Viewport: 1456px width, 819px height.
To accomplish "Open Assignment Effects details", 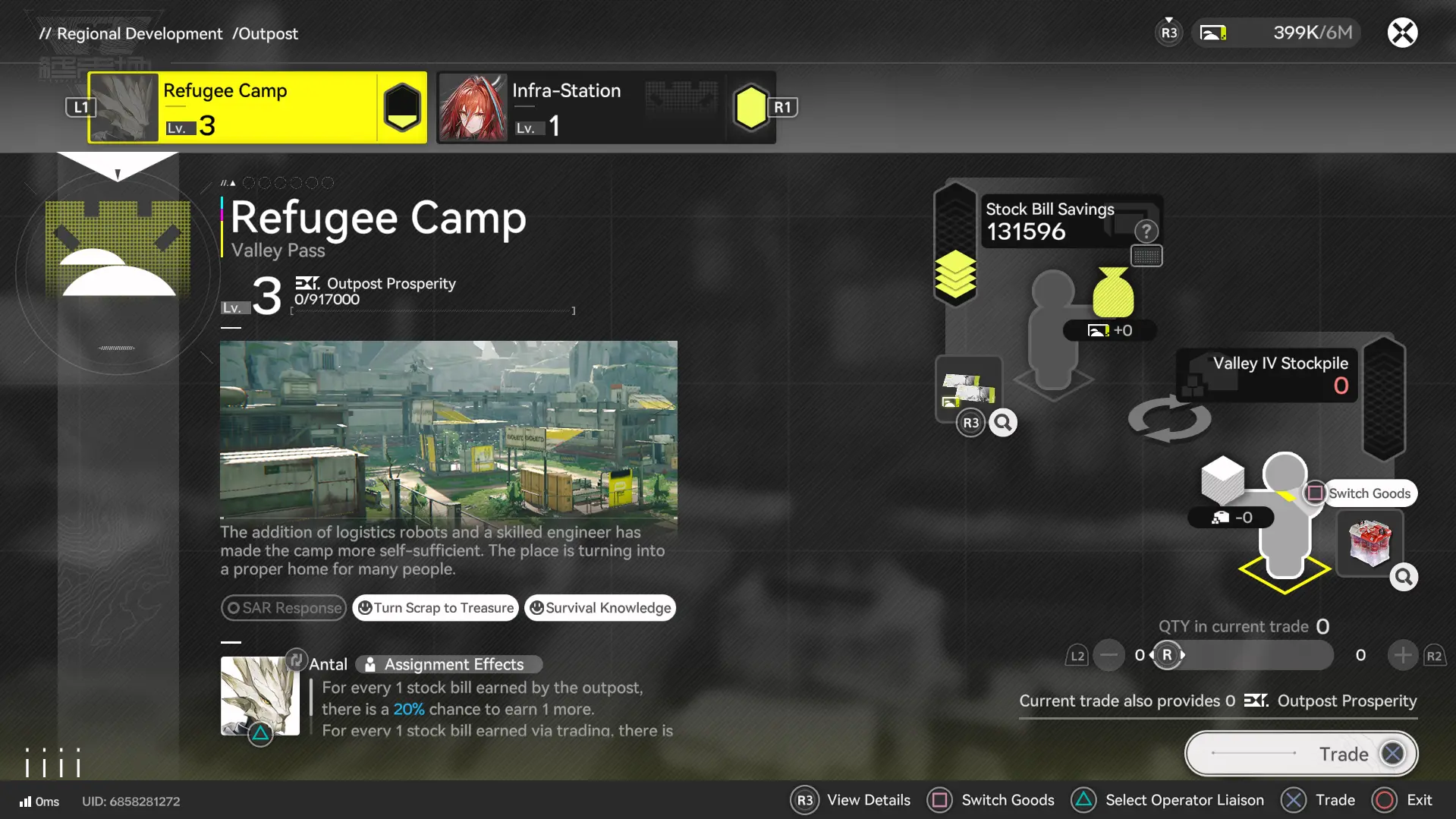I will click(x=449, y=664).
